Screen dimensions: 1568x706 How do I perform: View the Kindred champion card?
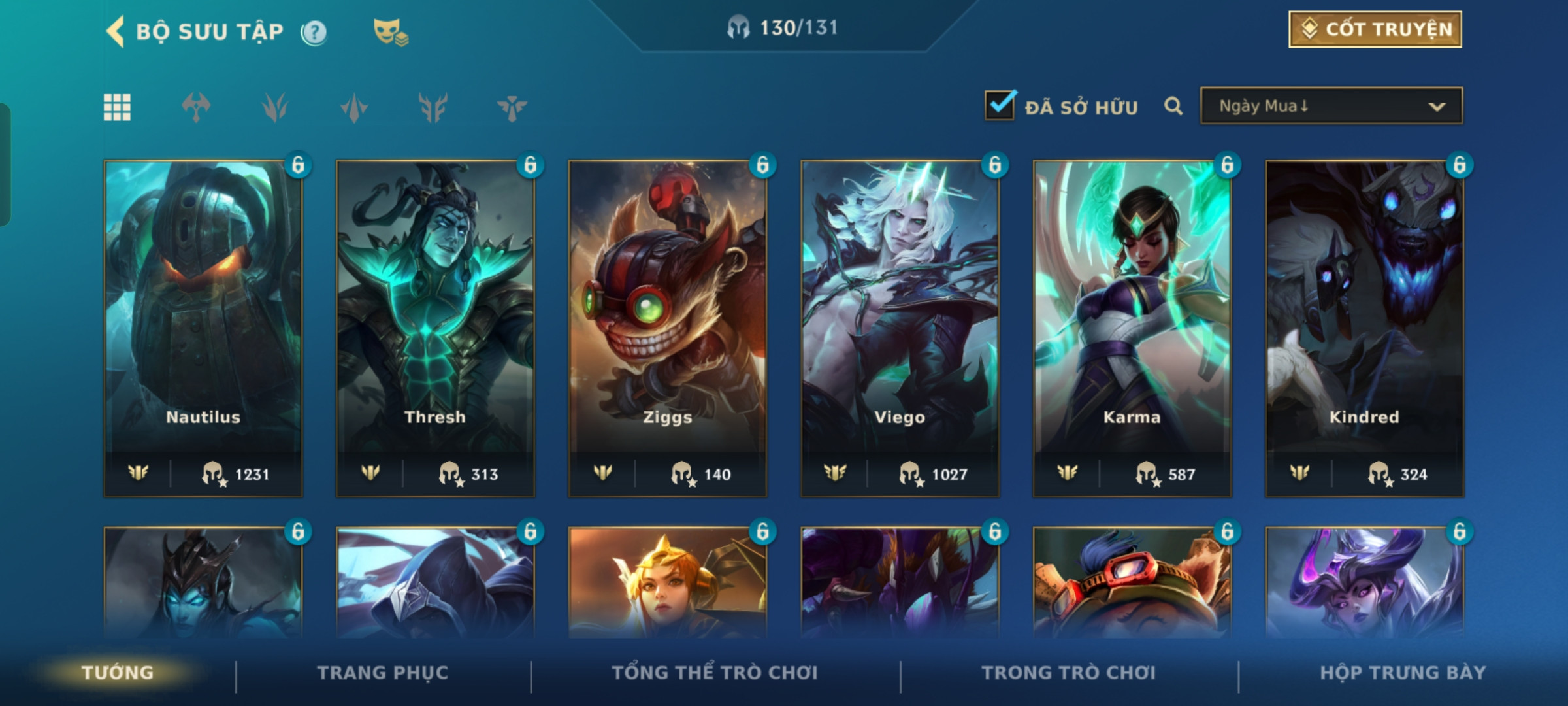point(1364,328)
